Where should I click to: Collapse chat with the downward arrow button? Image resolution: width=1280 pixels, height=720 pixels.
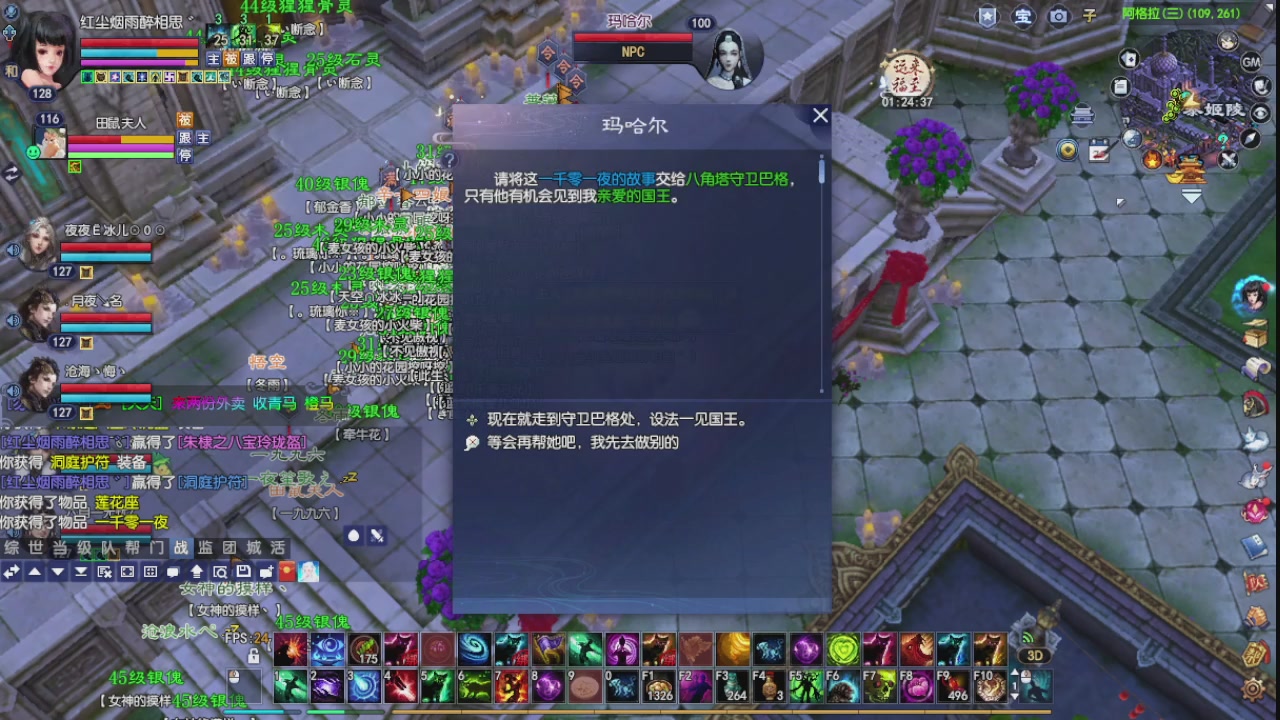55,571
